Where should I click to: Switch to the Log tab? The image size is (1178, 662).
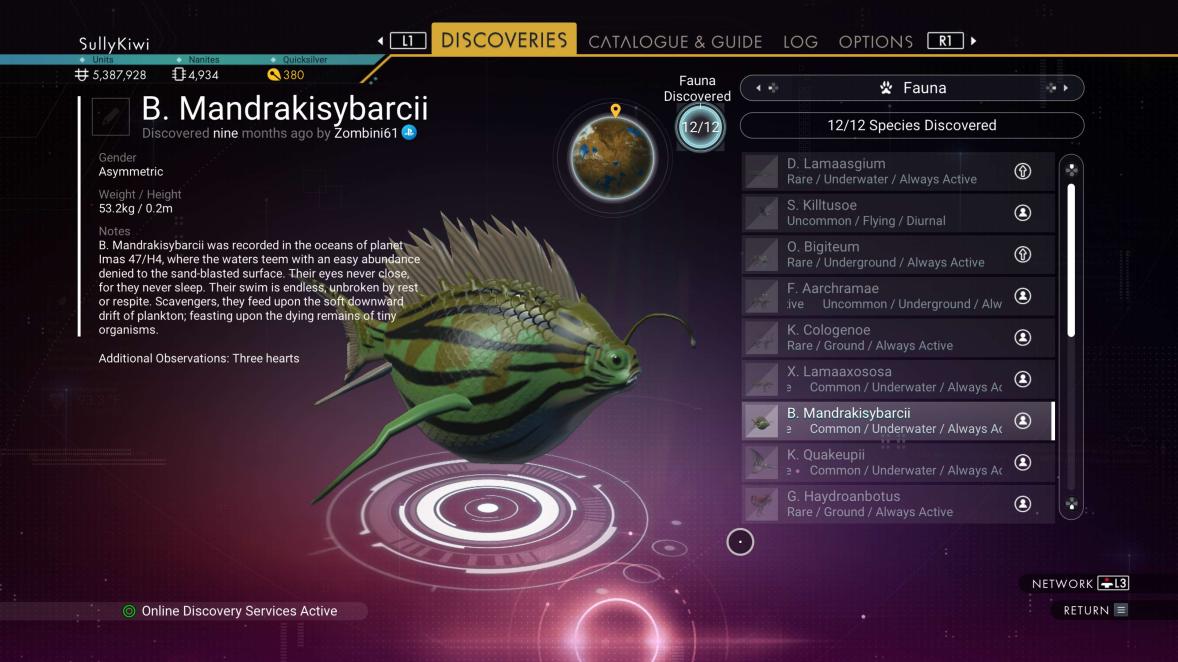tap(800, 42)
